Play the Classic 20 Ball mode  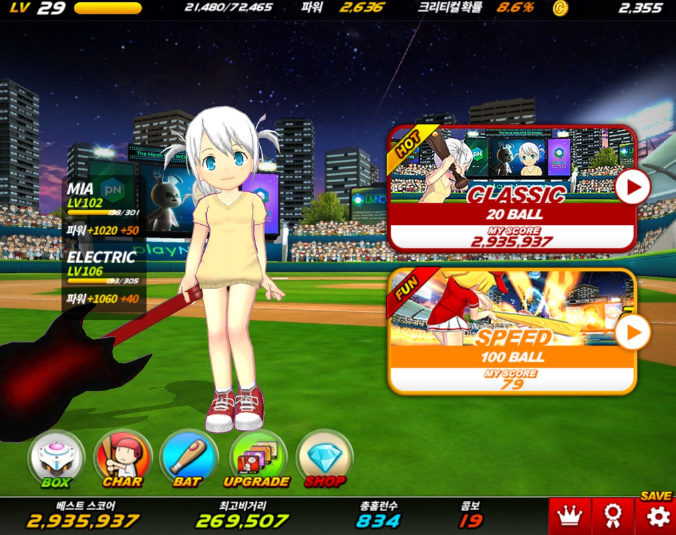pyautogui.click(x=632, y=187)
